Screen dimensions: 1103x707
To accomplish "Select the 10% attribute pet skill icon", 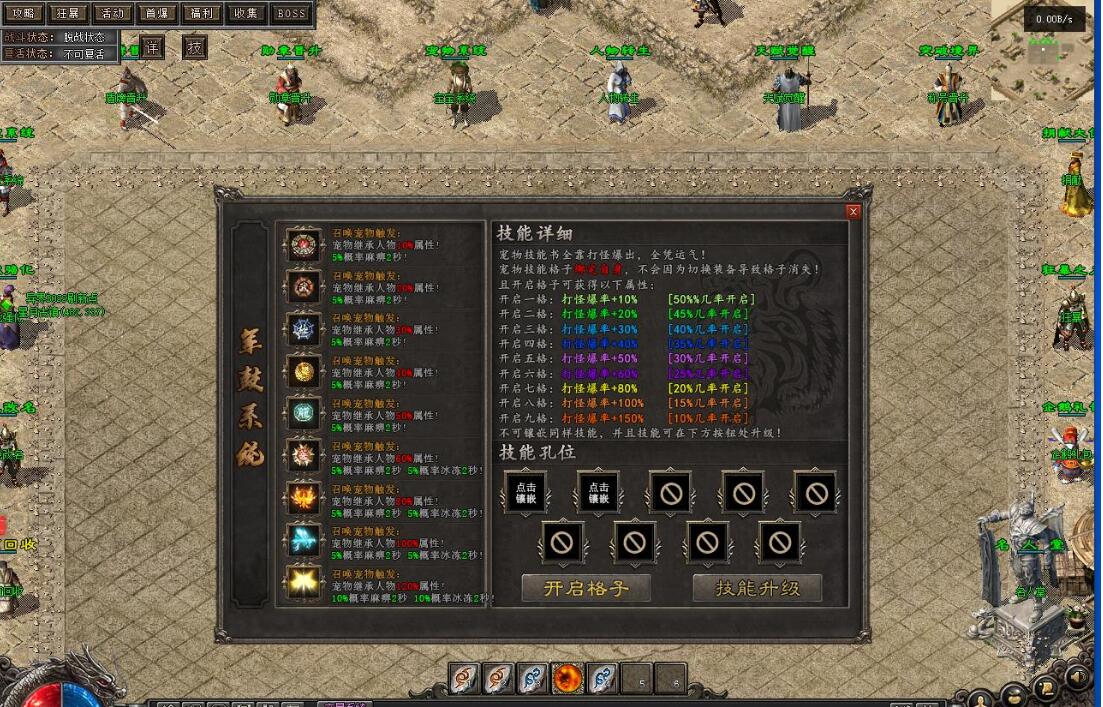I will click(x=302, y=245).
